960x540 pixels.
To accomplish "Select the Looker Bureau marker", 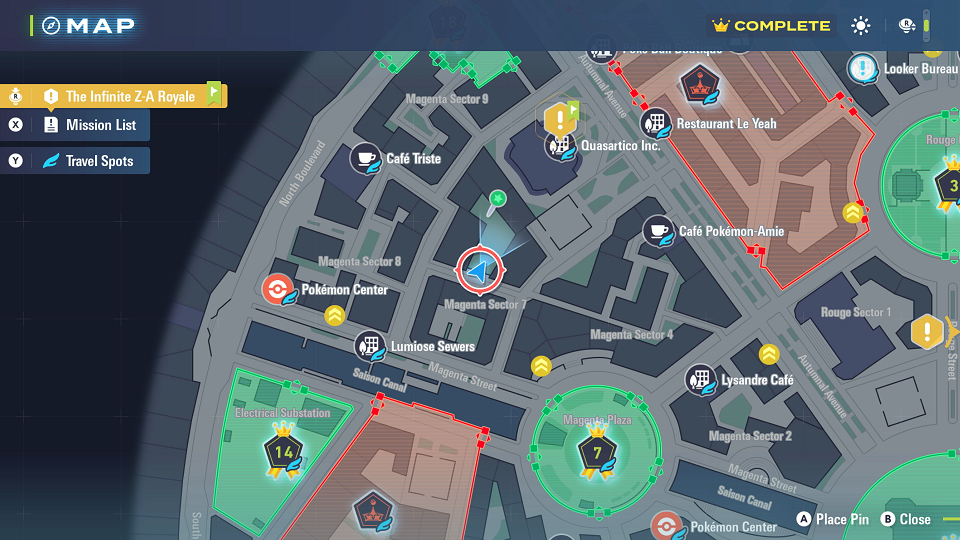I will (x=863, y=69).
